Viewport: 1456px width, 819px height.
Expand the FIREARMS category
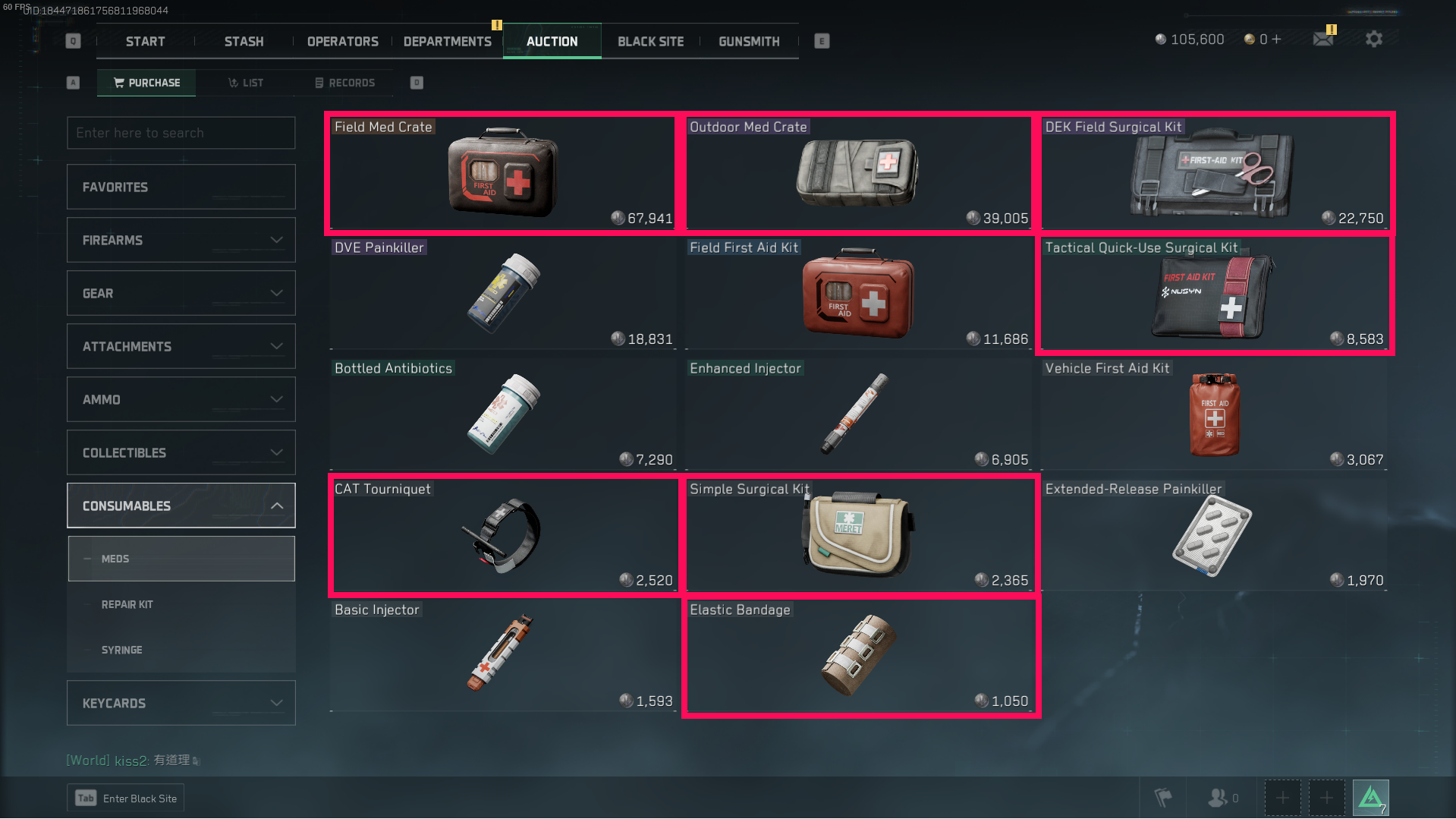tap(181, 240)
